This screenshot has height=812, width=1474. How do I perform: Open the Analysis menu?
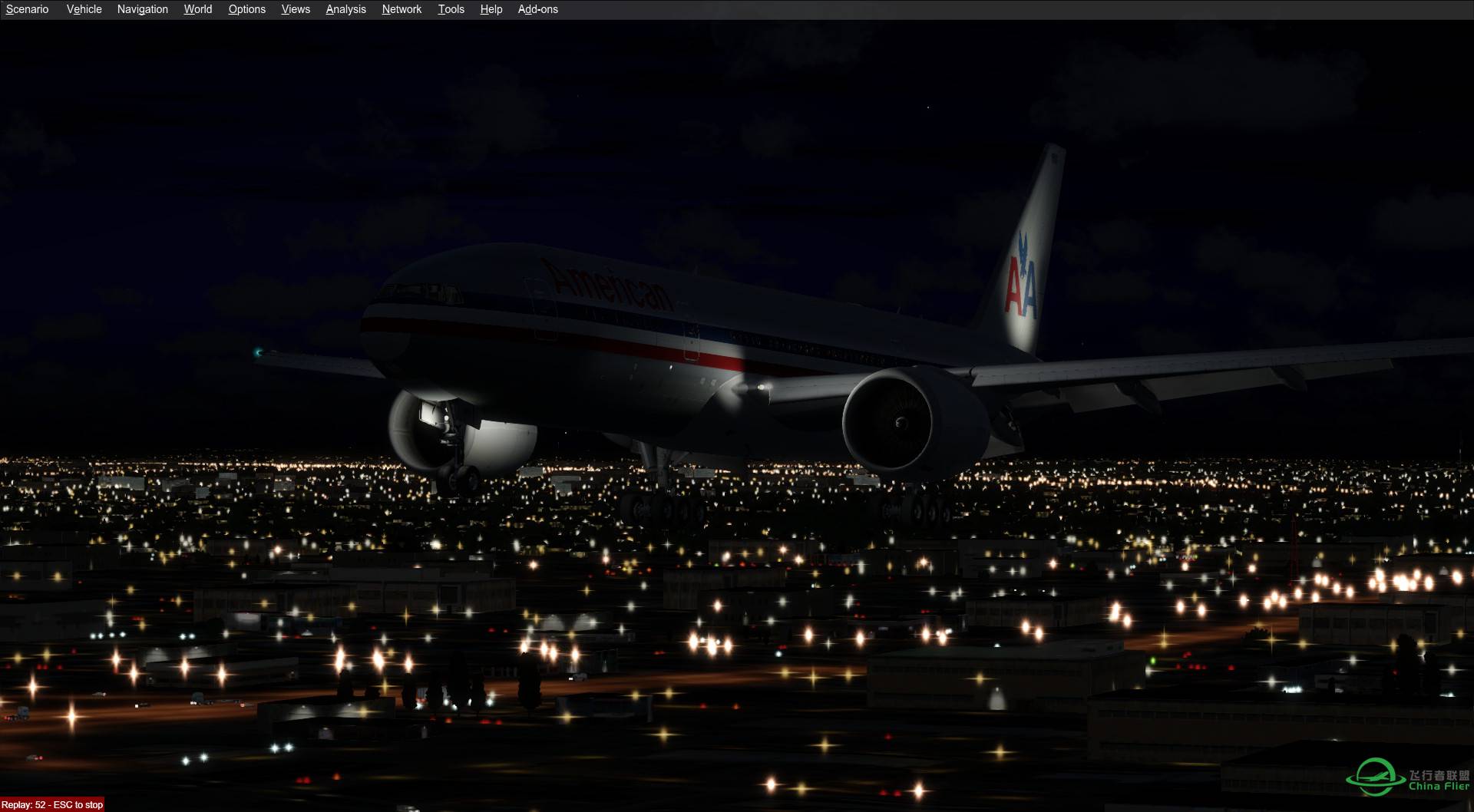coord(345,9)
